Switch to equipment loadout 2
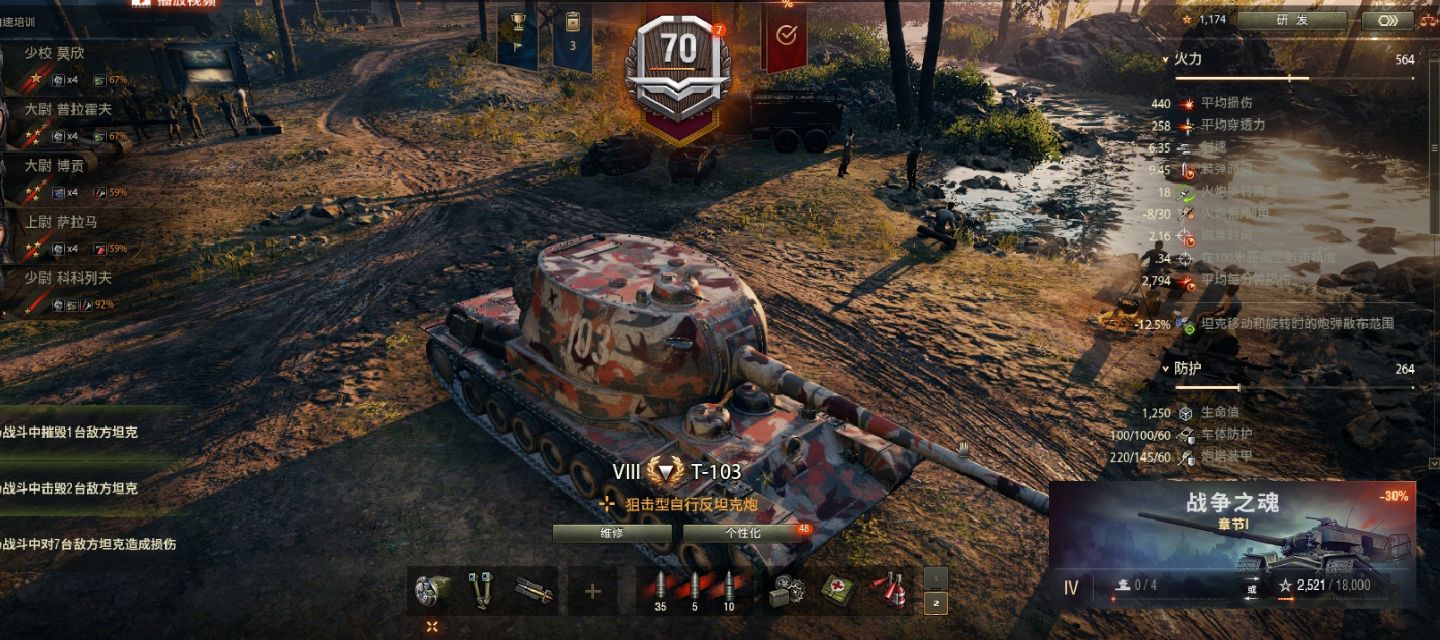The height and width of the screenshot is (640, 1440). (x=935, y=603)
